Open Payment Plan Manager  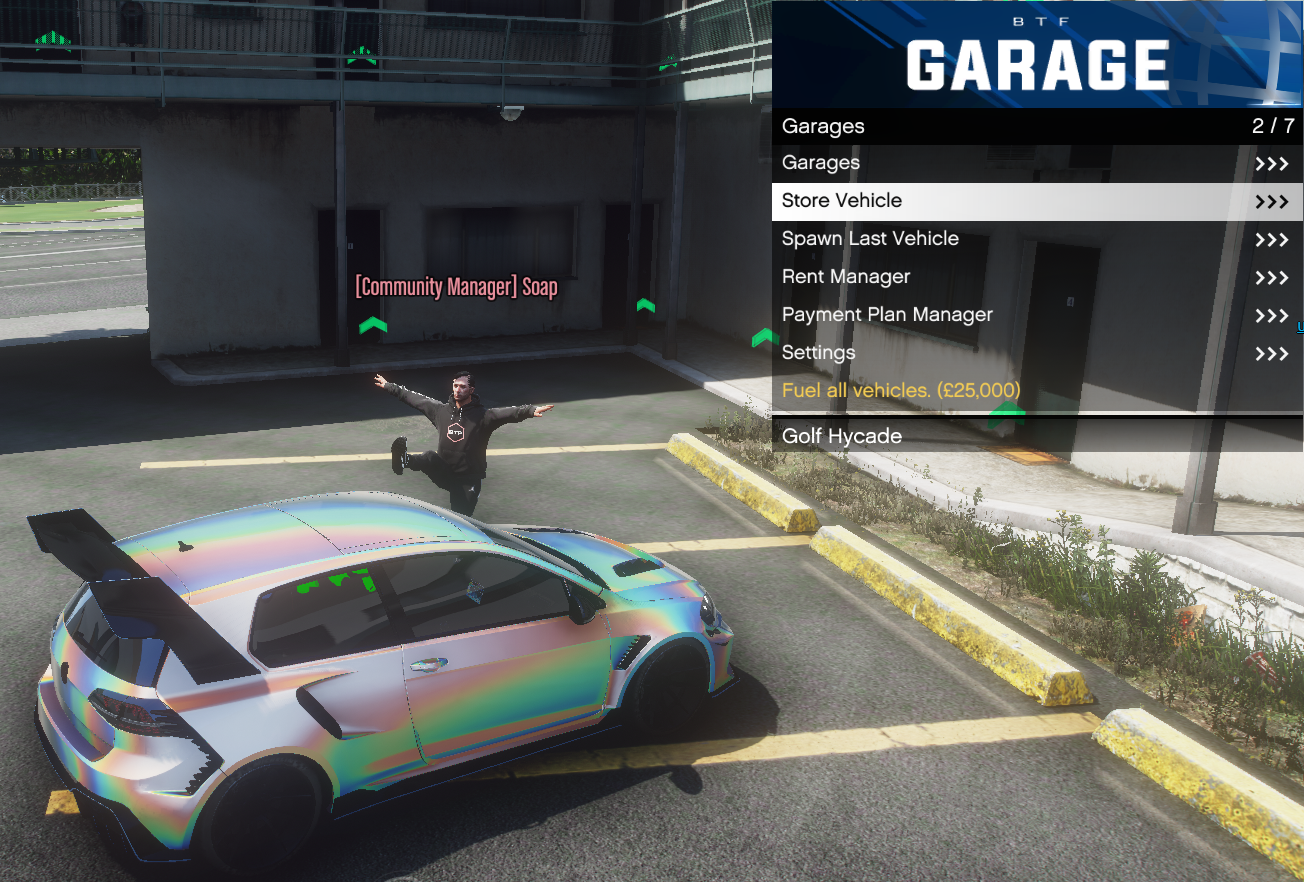[1035, 315]
